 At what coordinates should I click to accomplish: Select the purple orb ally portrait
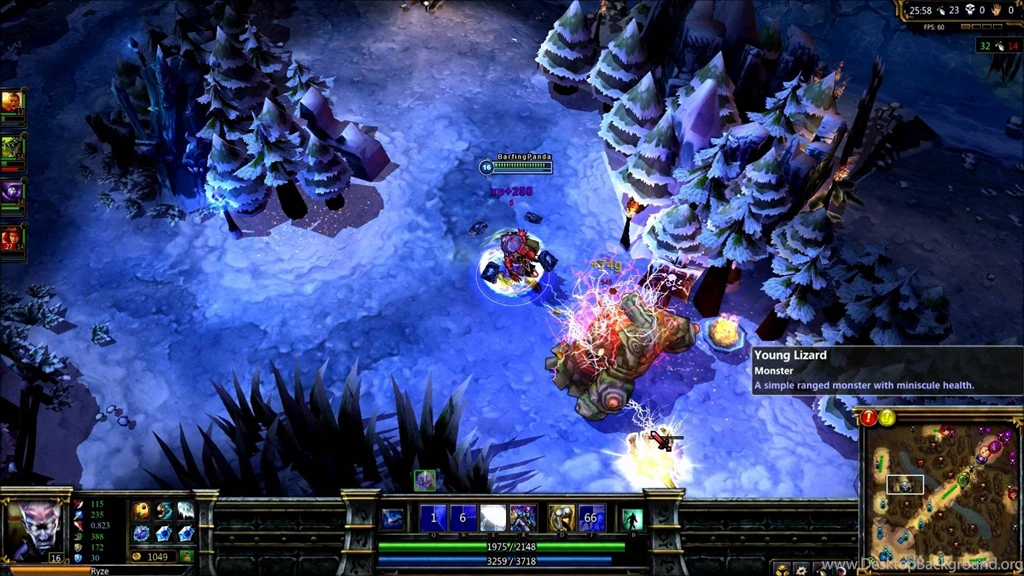click(x=13, y=192)
